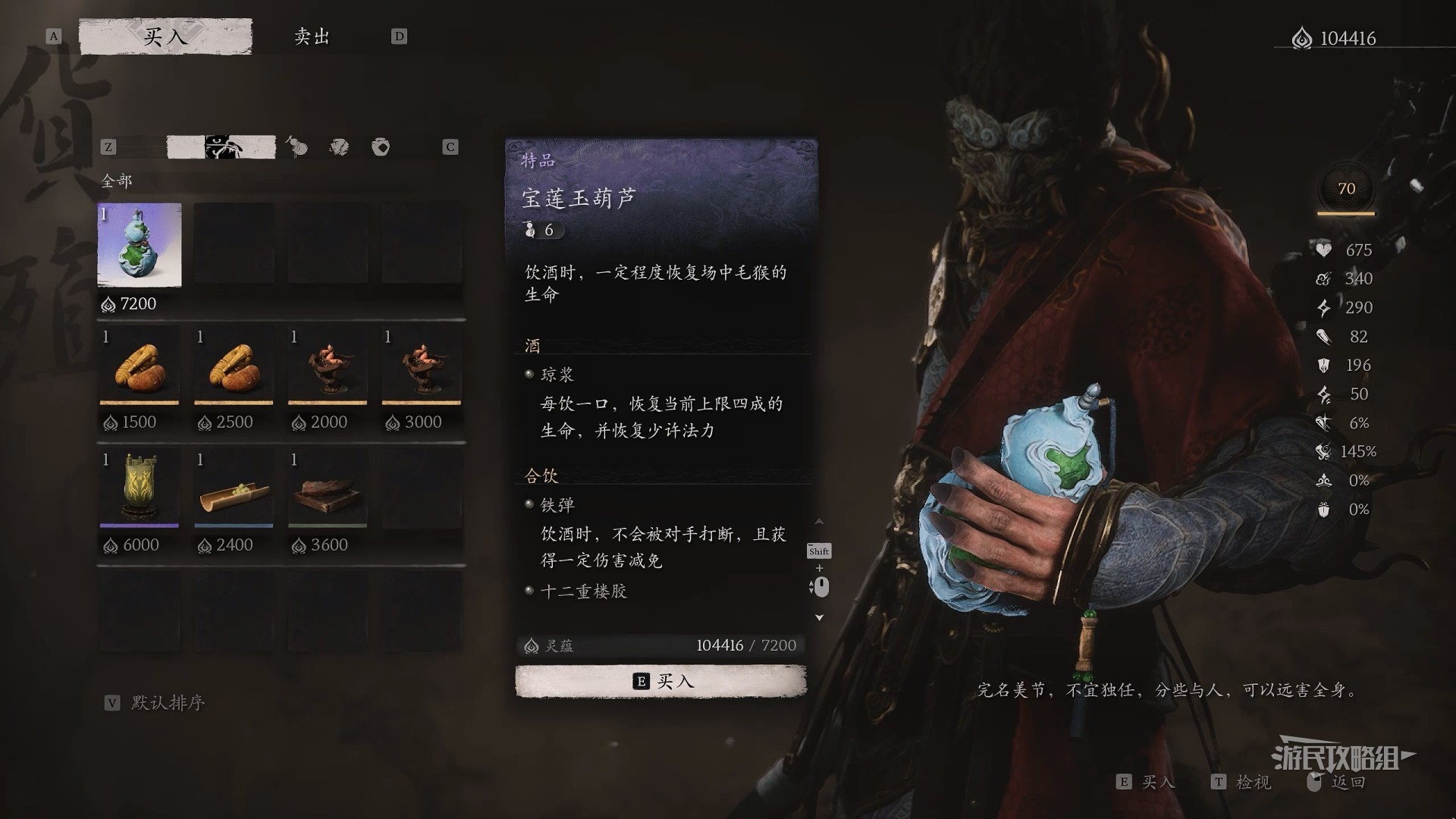This screenshot has height=819, width=1456.
Task: Change sorting via 默认排序
Action: click(167, 703)
